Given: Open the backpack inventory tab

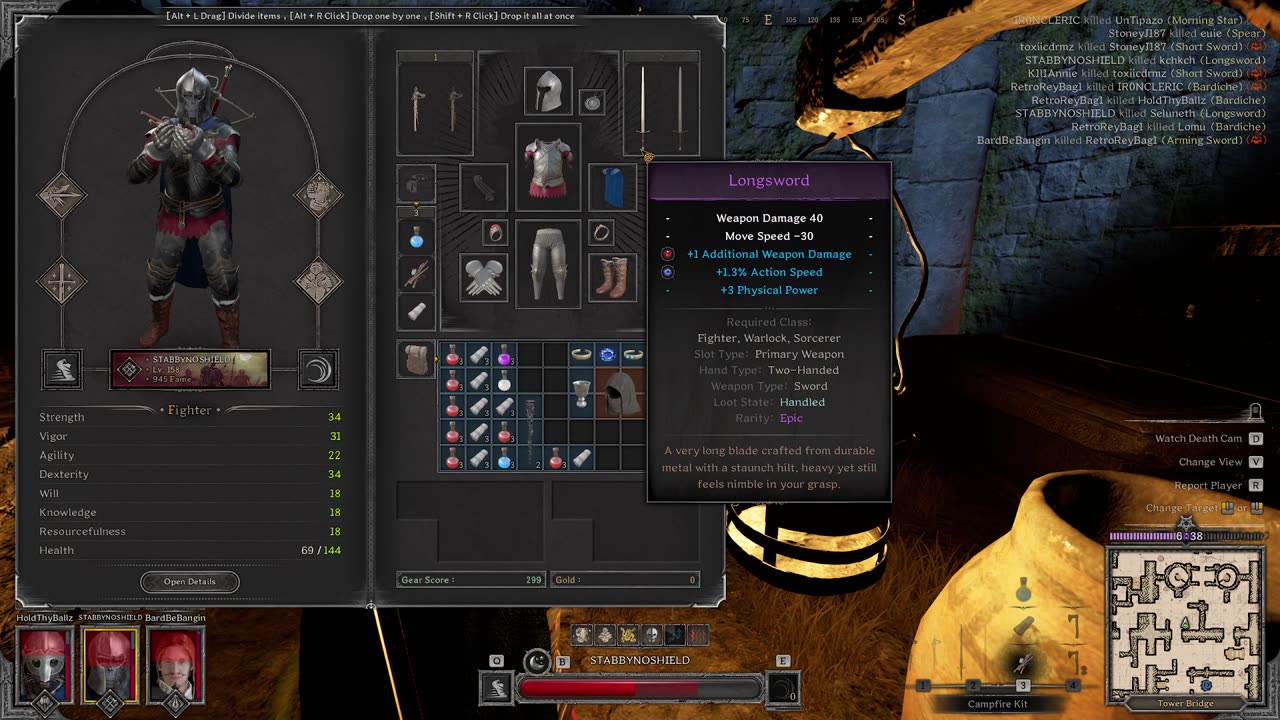Looking at the screenshot, I should (x=416, y=359).
